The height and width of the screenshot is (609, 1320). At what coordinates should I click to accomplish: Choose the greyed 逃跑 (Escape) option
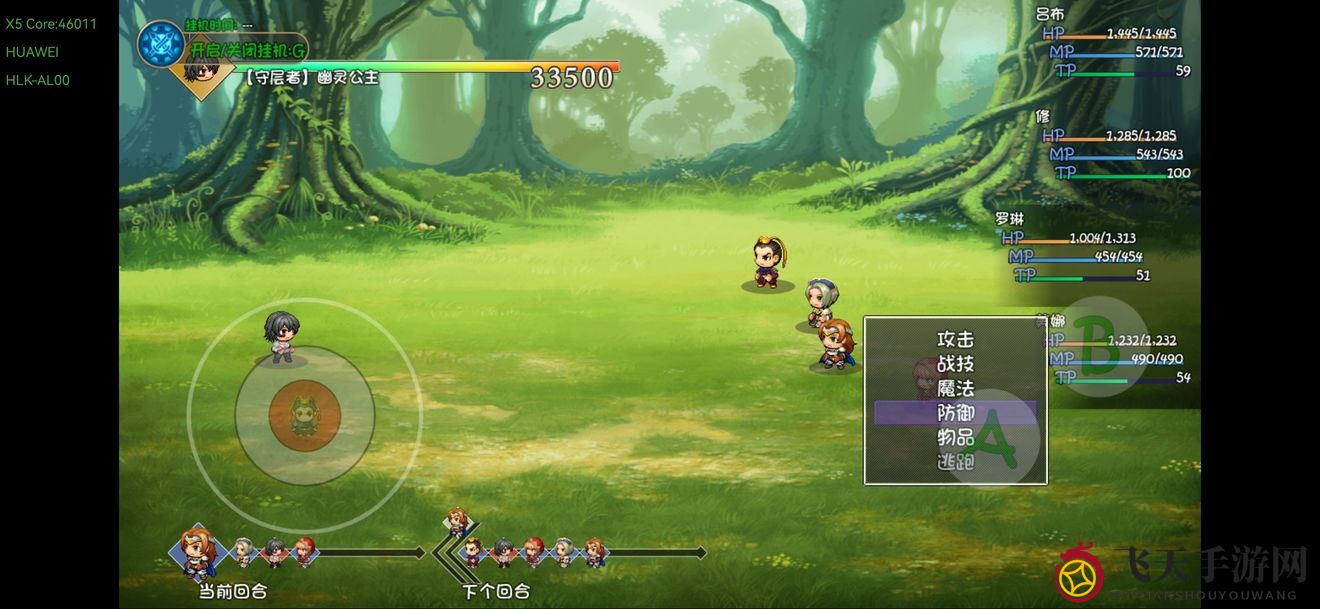pos(955,462)
